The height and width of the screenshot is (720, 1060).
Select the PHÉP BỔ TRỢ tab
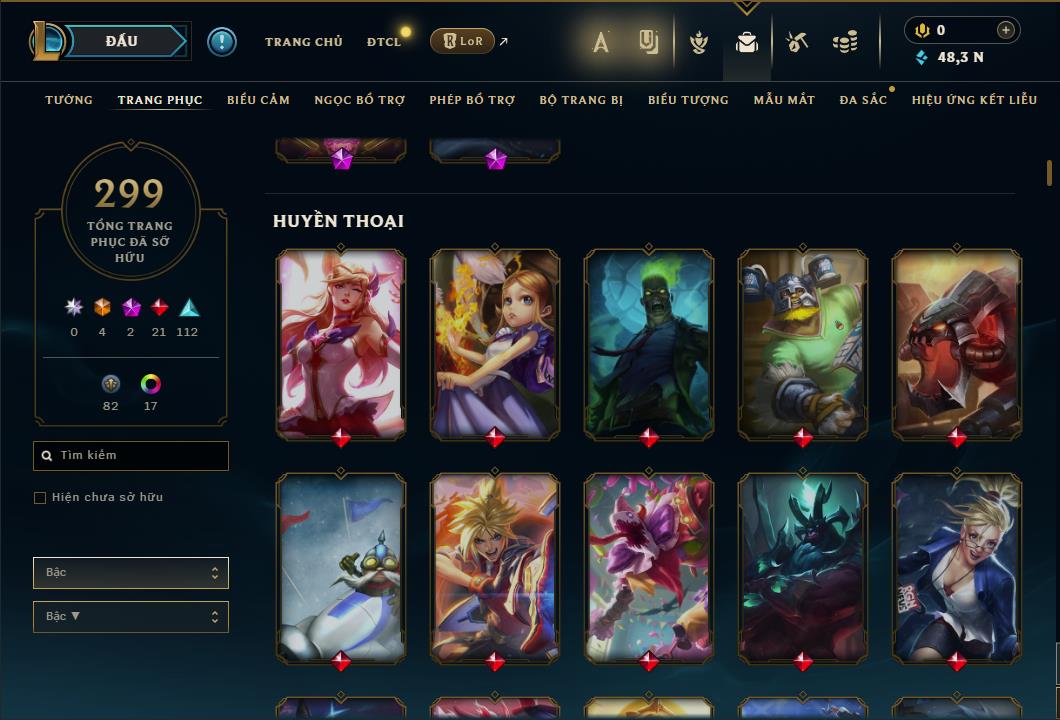coord(472,100)
